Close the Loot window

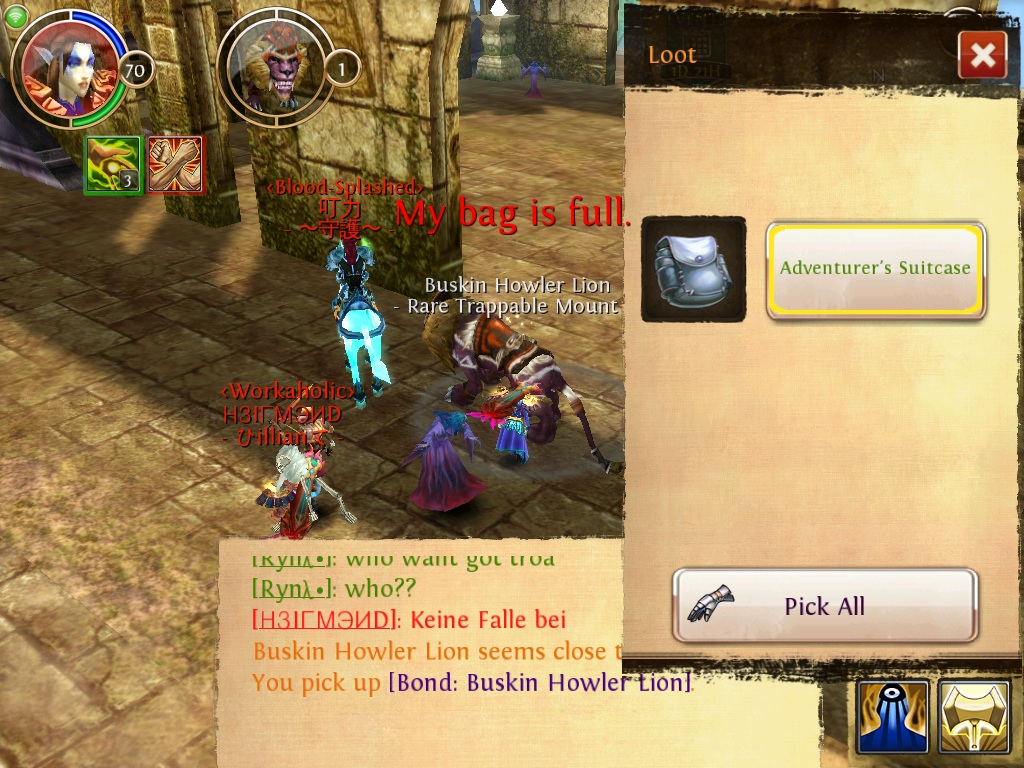[982, 56]
